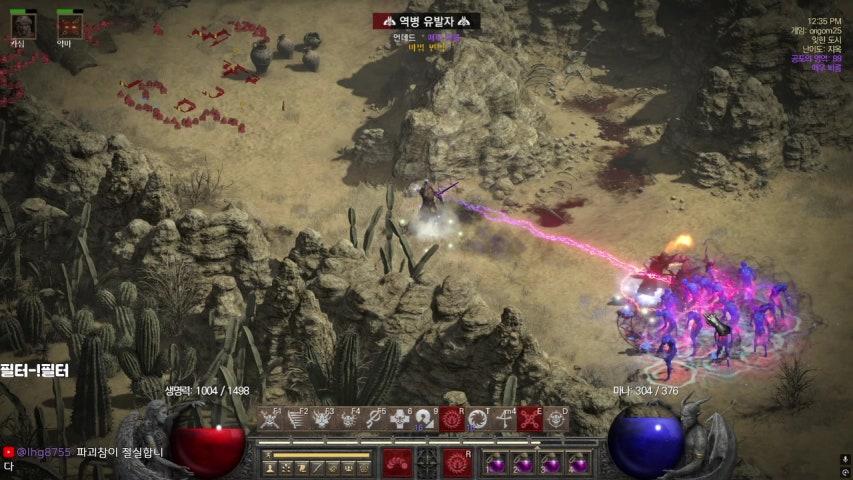The height and width of the screenshot is (480, 853).
Task: Open the center mini-panel toggle between skills
Action: 427,462
